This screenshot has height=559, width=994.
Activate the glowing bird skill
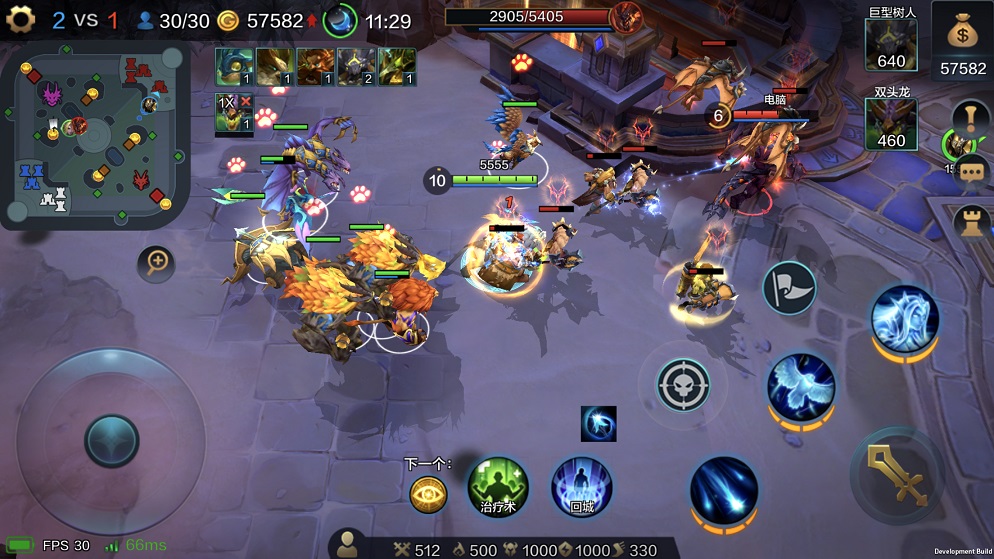click(x=801, y=387)
